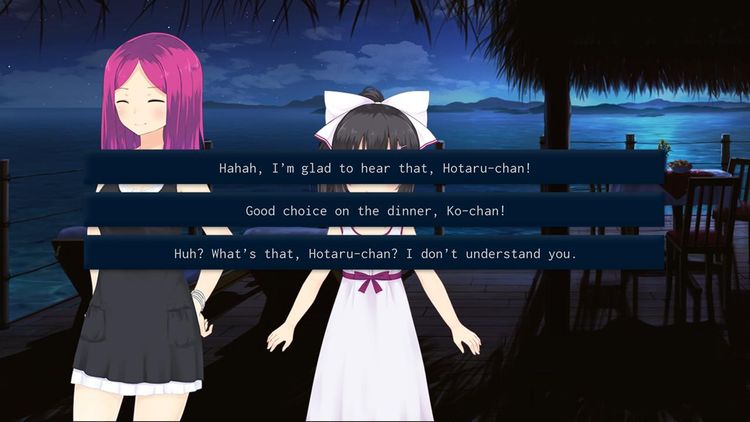Pick the "I don't understand you" response
Image resolution: width=750 pixels, height=422 pixels.
(x=375, y=254)
